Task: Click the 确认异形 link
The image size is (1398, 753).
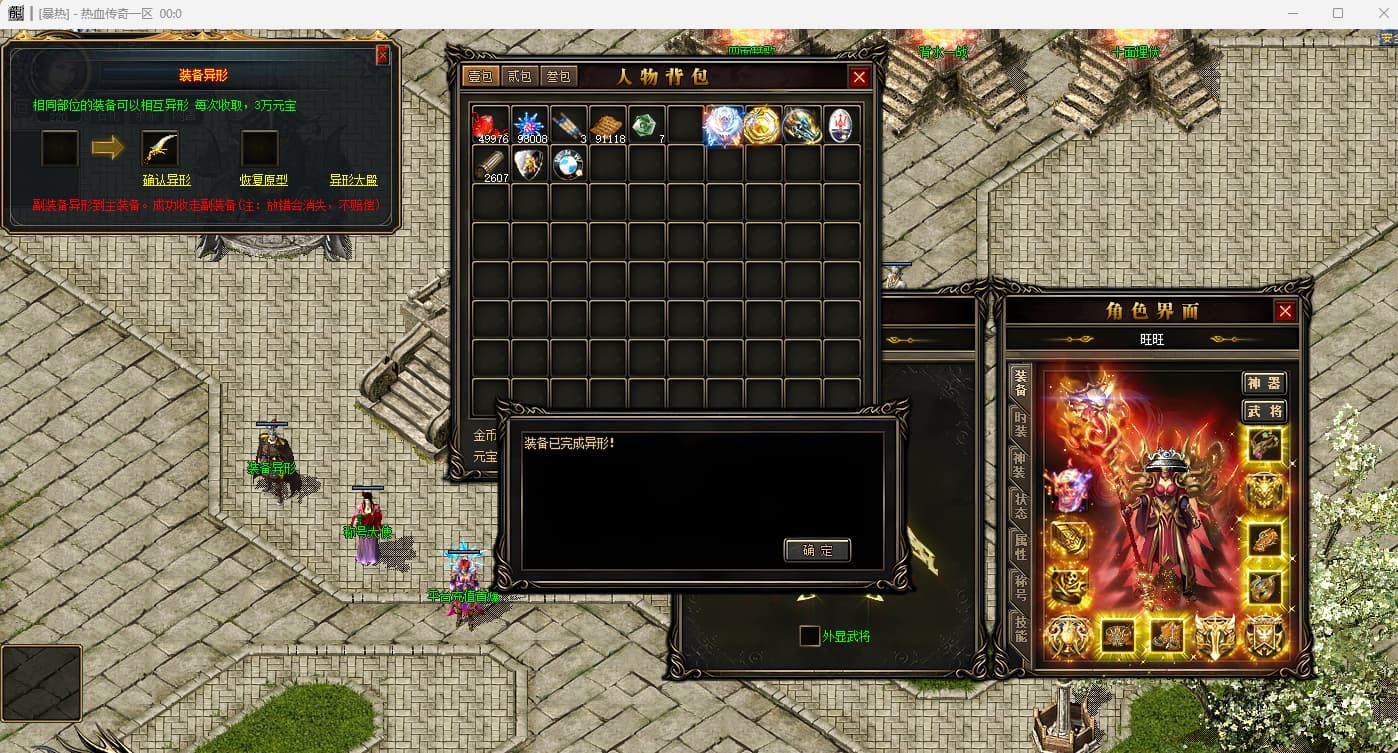Action: (x=167, y=180)
